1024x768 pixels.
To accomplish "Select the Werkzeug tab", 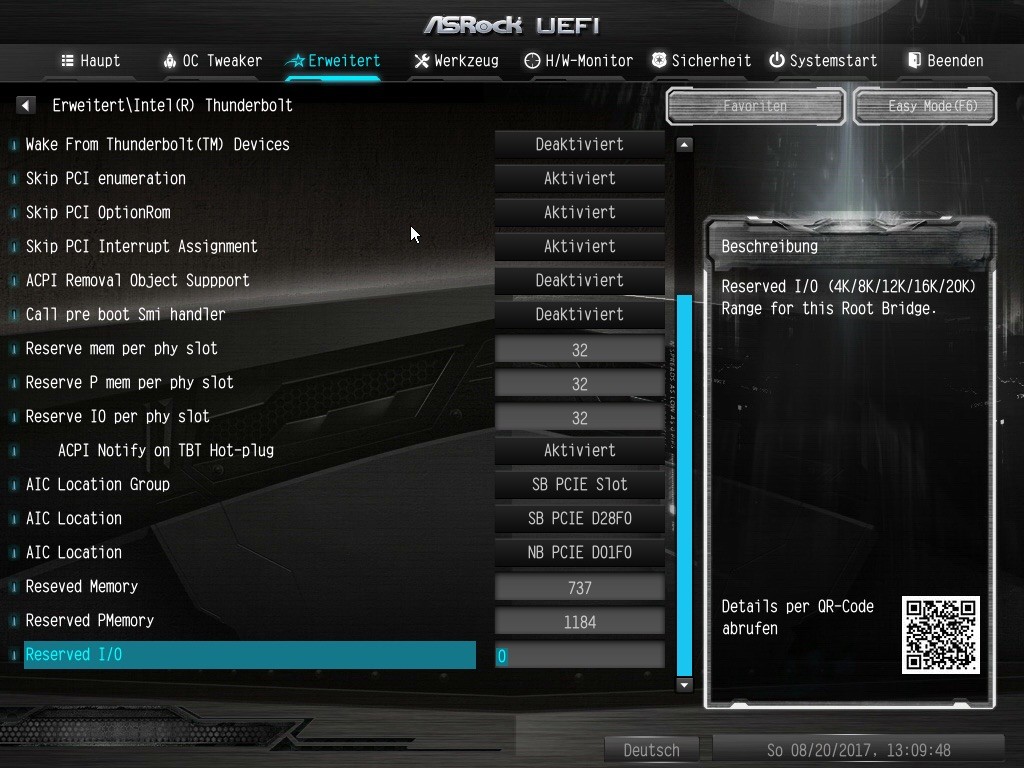I will point(456,61).
